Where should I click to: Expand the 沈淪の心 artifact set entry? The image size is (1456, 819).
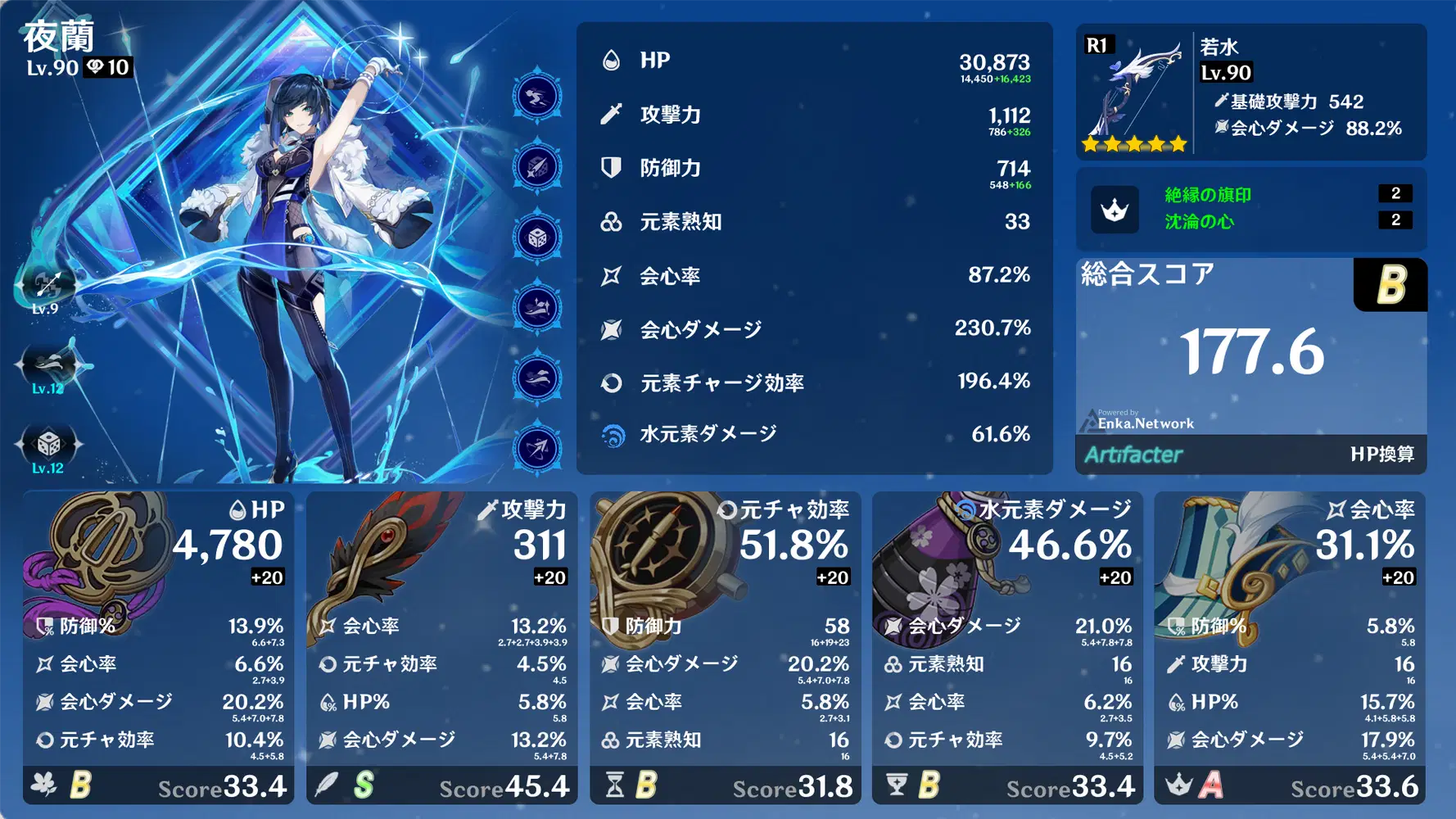[x=1198, y=221]
